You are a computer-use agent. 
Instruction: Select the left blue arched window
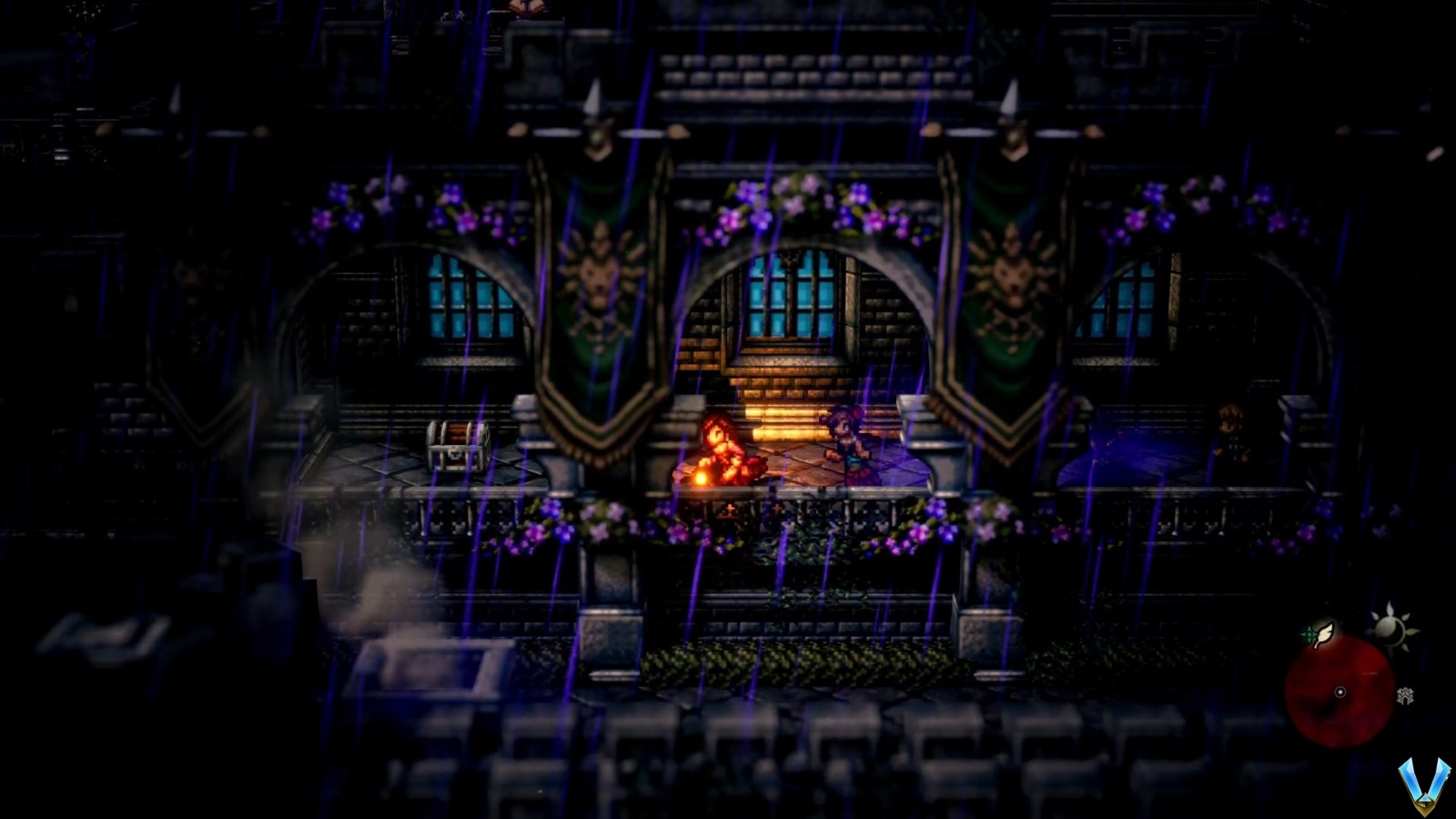pyautogui.click(x=464, y=300)
